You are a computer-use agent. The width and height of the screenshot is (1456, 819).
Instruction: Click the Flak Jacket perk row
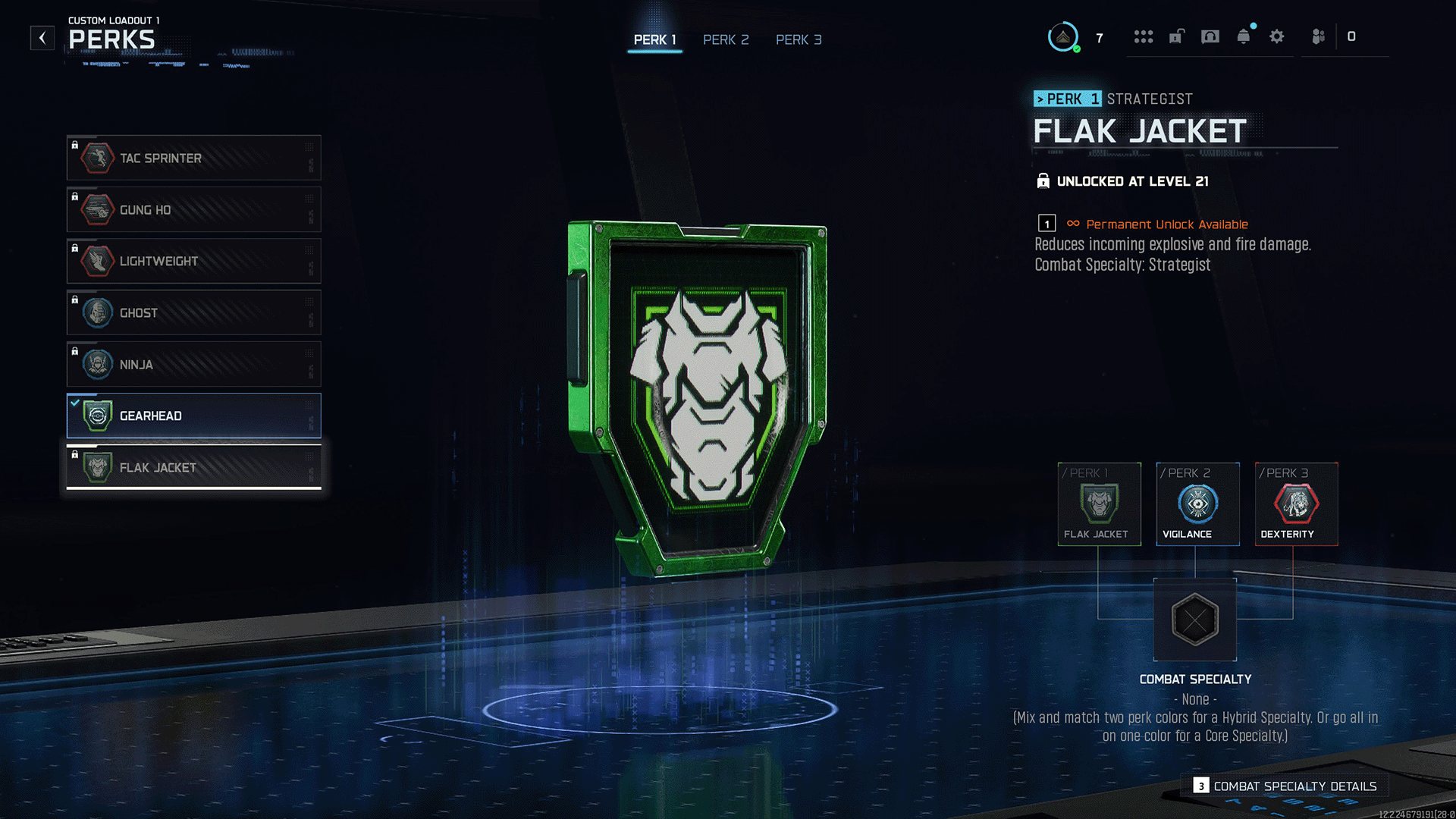(193, 467)
